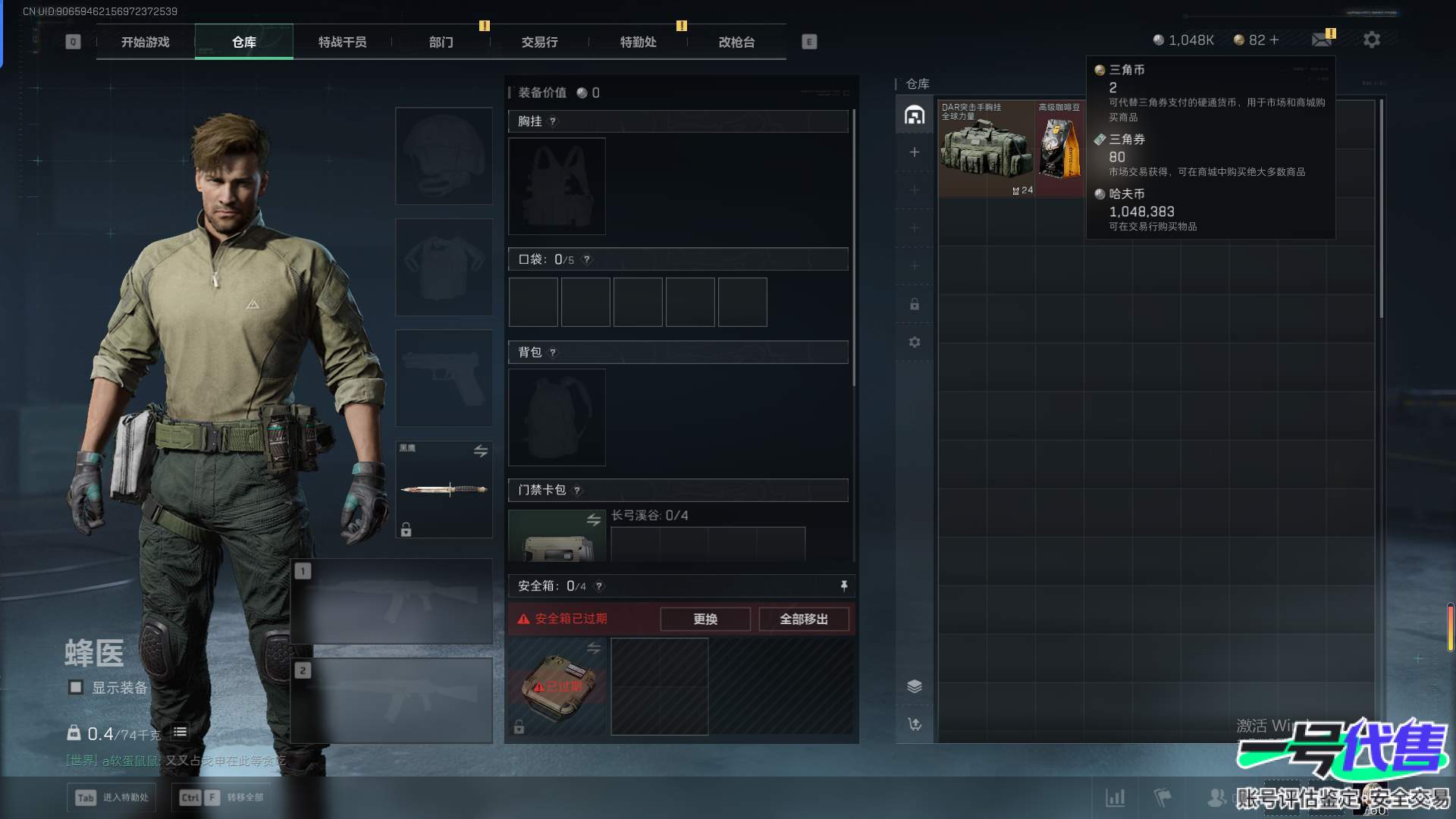Image resolution: width=1456 pixels, height=819 pixels.
Task: Select the 特勤处 special ops tab
Action: click(638, 42)
